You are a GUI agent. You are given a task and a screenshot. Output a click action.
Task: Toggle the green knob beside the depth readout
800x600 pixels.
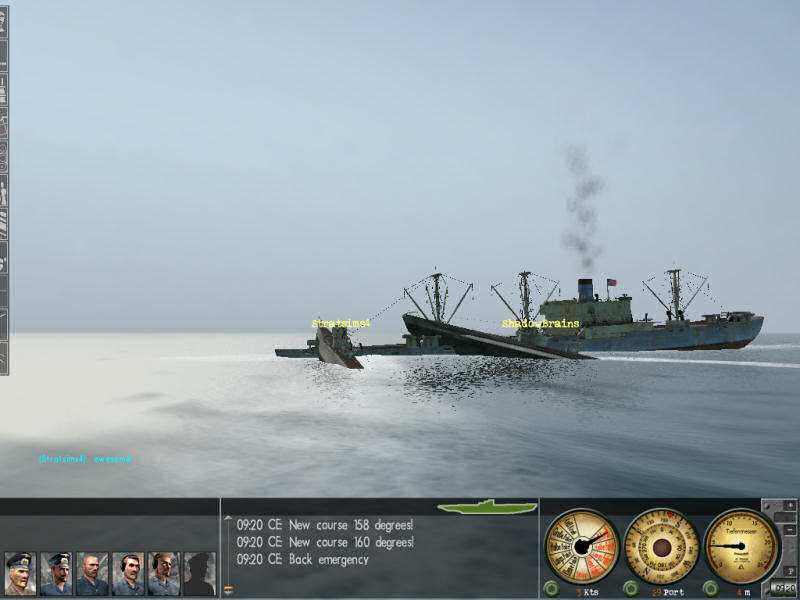point(711,588)
